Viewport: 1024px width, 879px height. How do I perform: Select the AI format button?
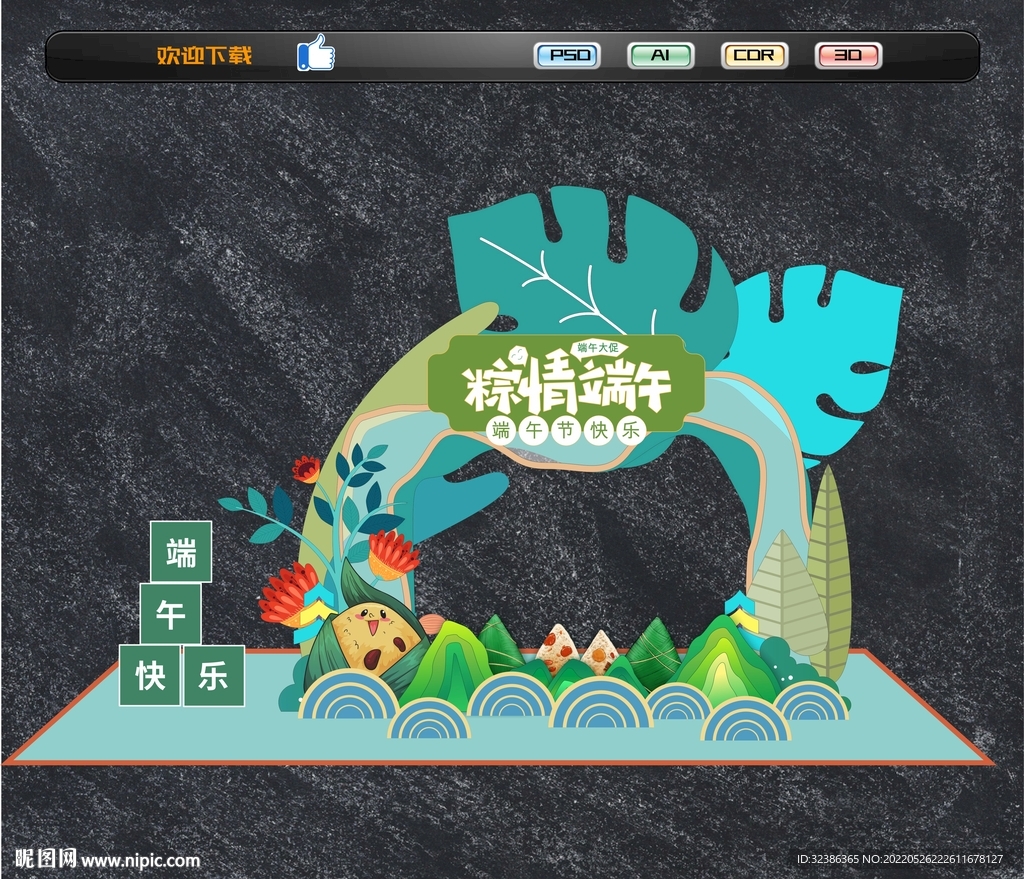point(660,55)
